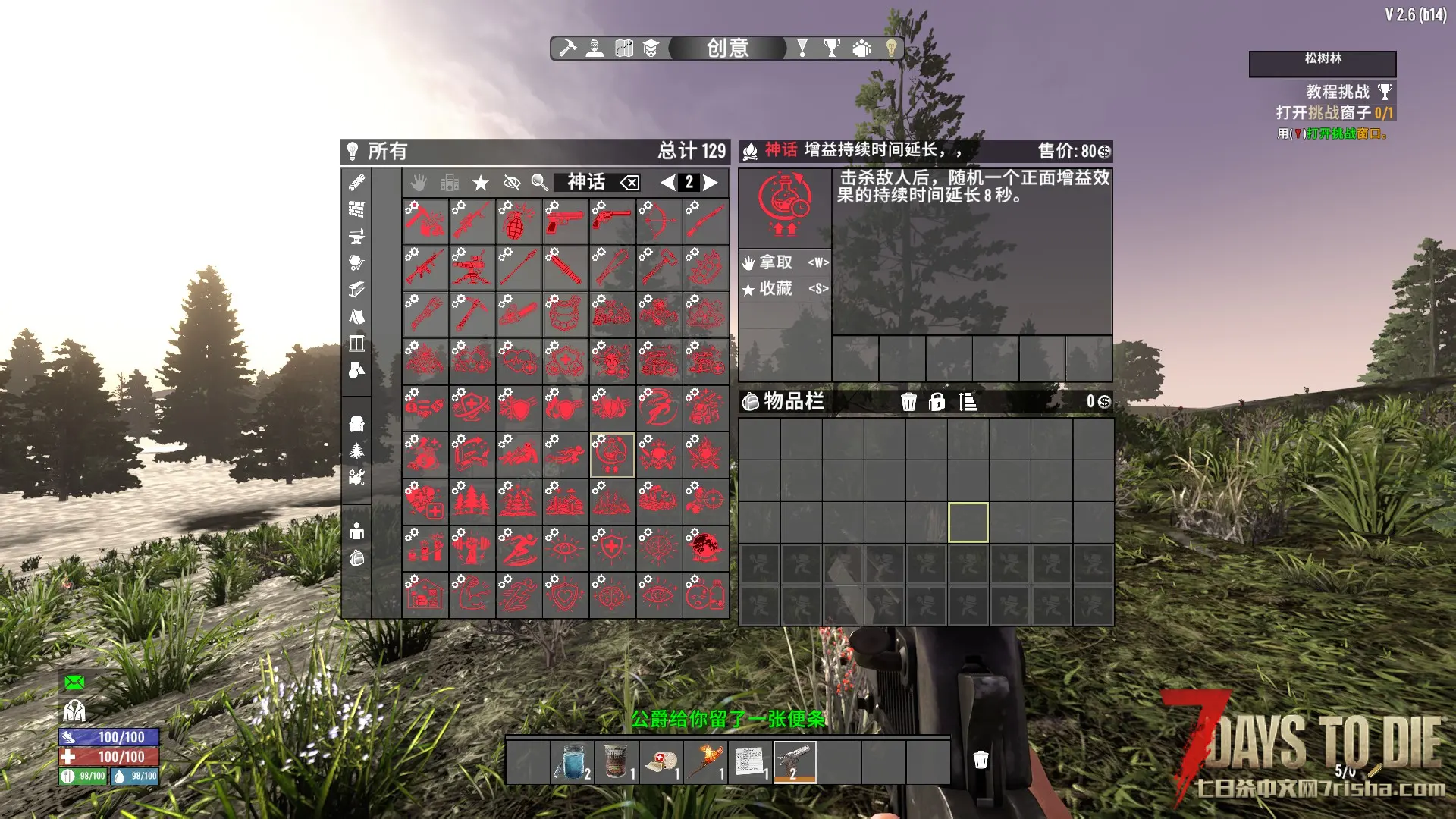Go to the next creative menu page
This screenshot has height=819, width=1456.
click(711, 182)
